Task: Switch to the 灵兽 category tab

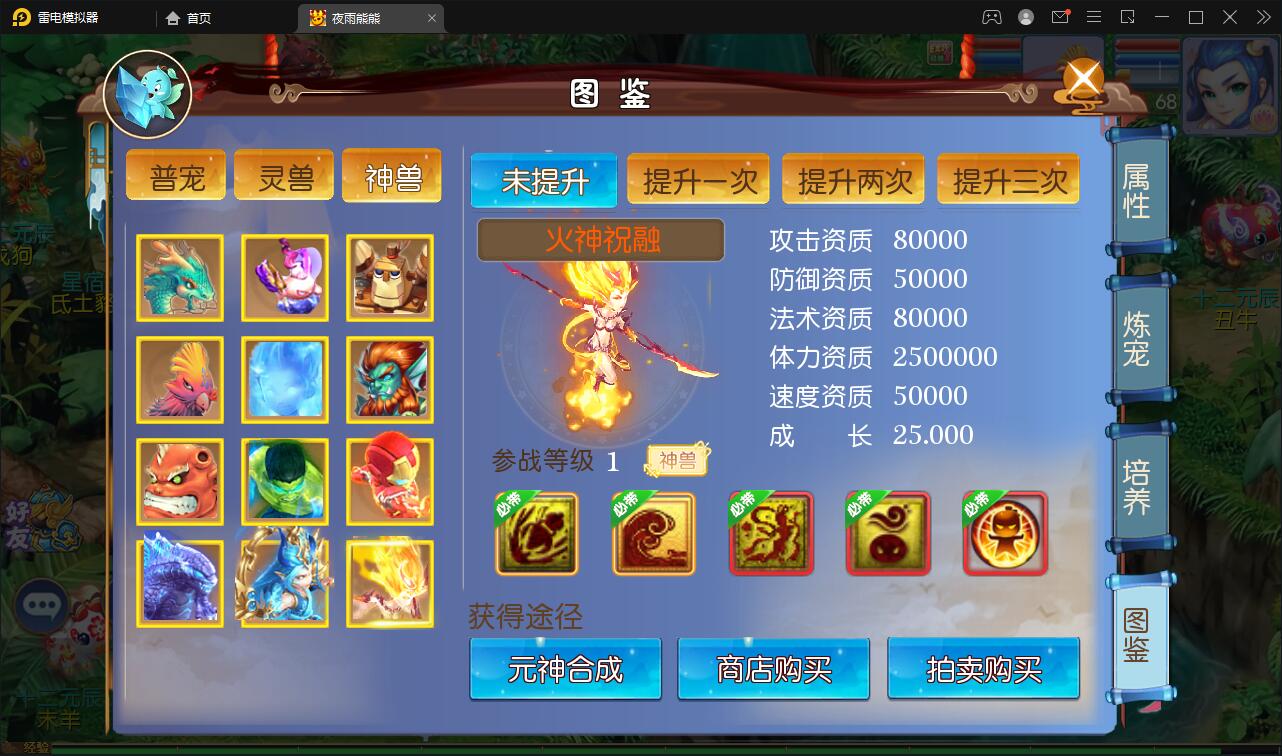Action: (x=283, y=174)
